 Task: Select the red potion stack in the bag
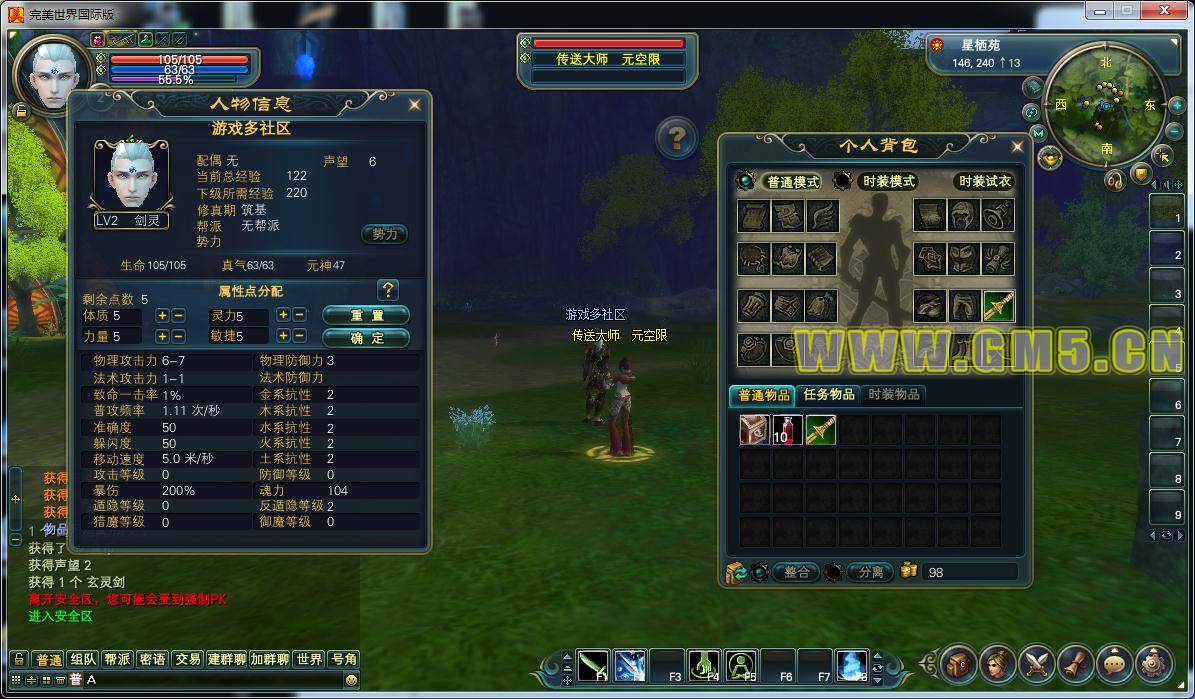pyautogui.click(x=787, y=430)
